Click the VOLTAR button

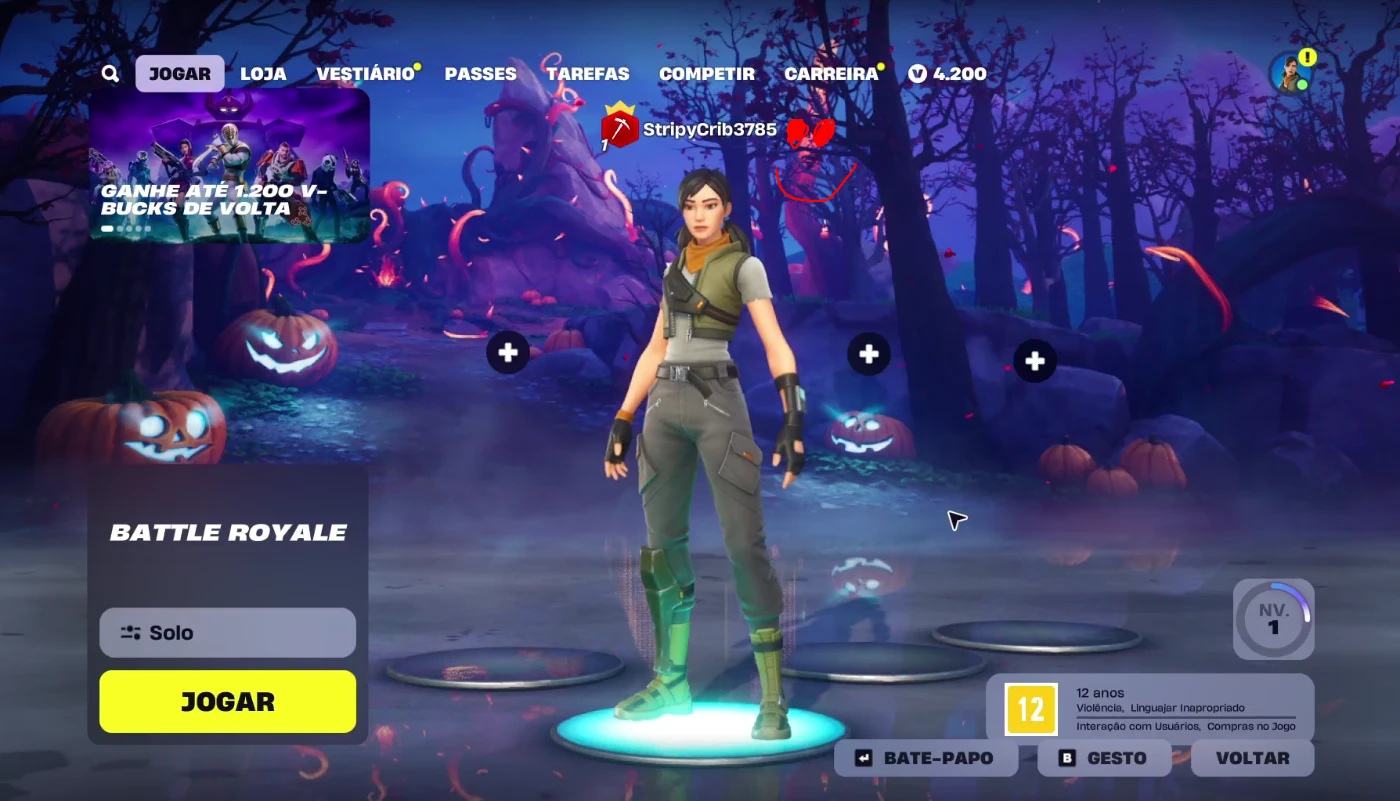(1252, 757)
